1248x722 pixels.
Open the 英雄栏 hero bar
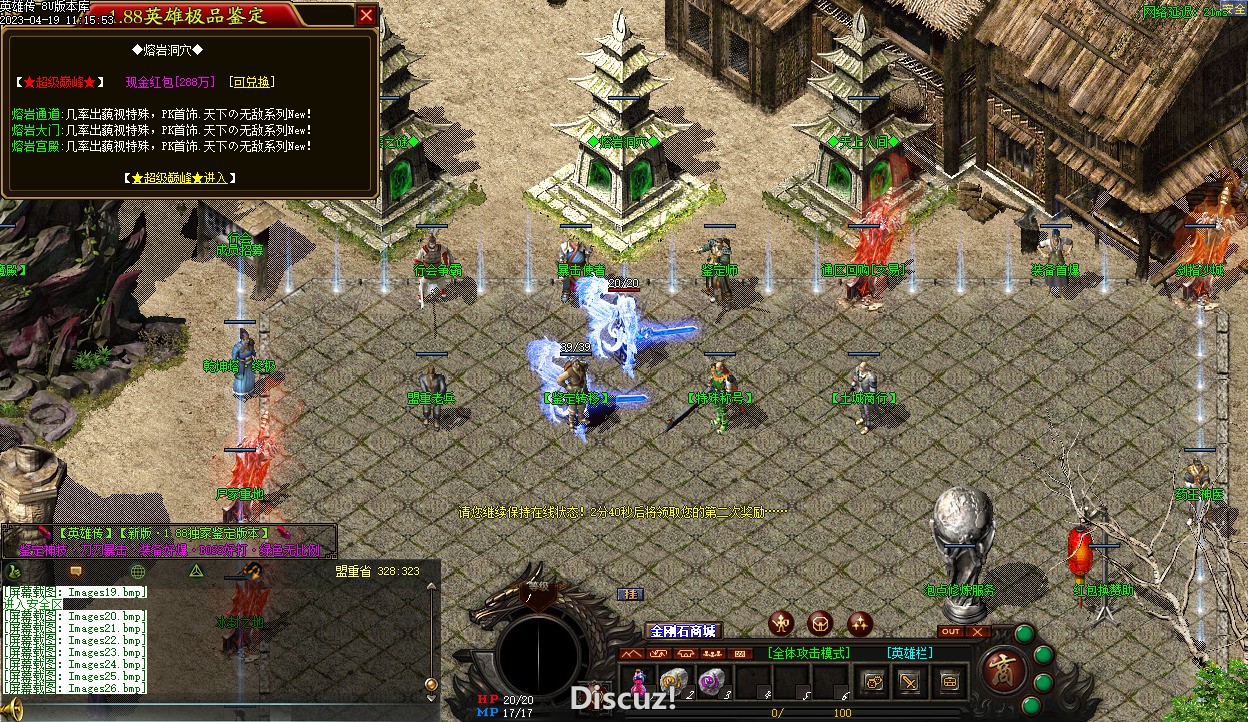click(x=909, y=653)
